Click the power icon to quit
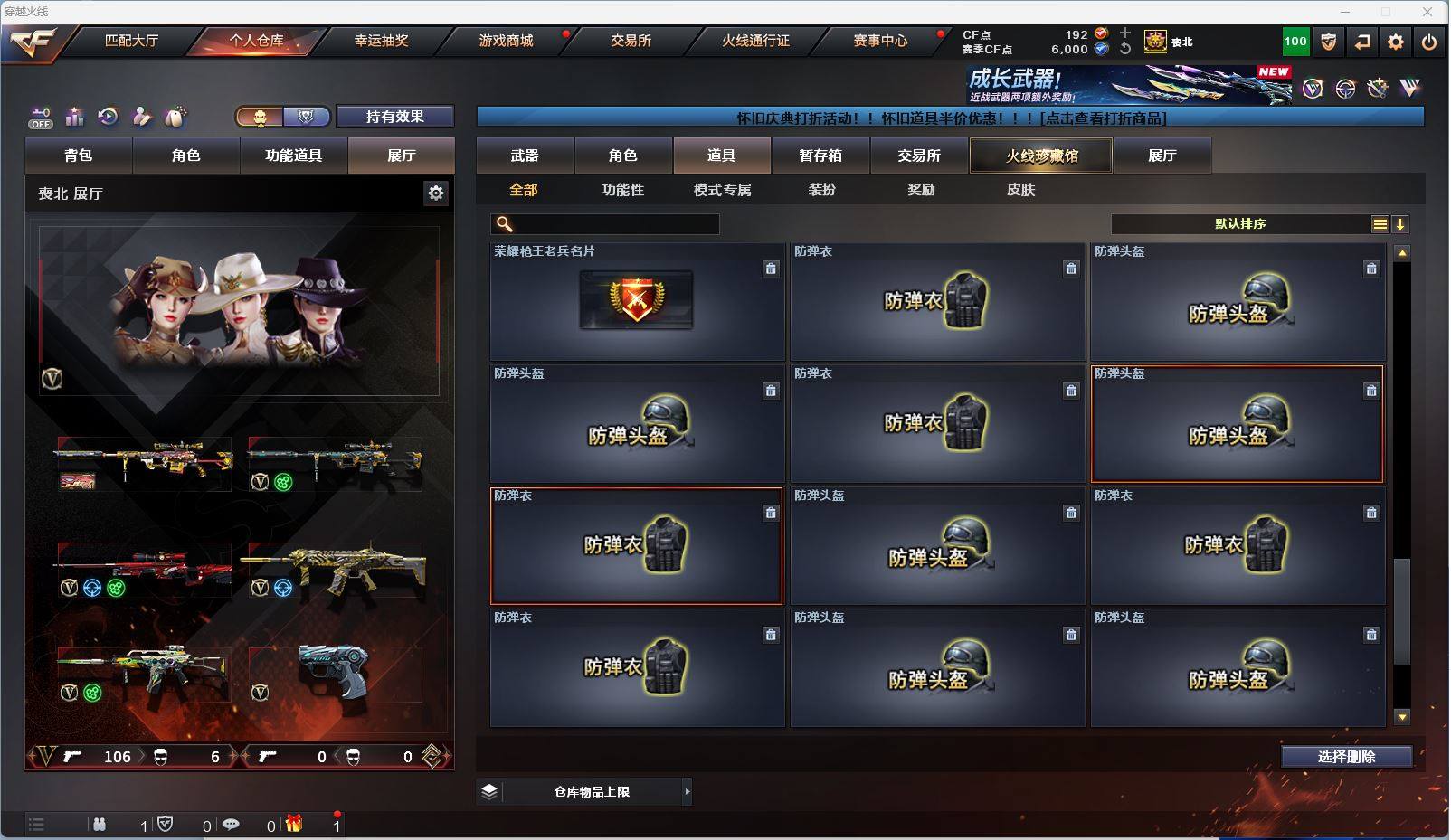The width and height of the screenshot is (1451, 840). [x=1429, y=42]
